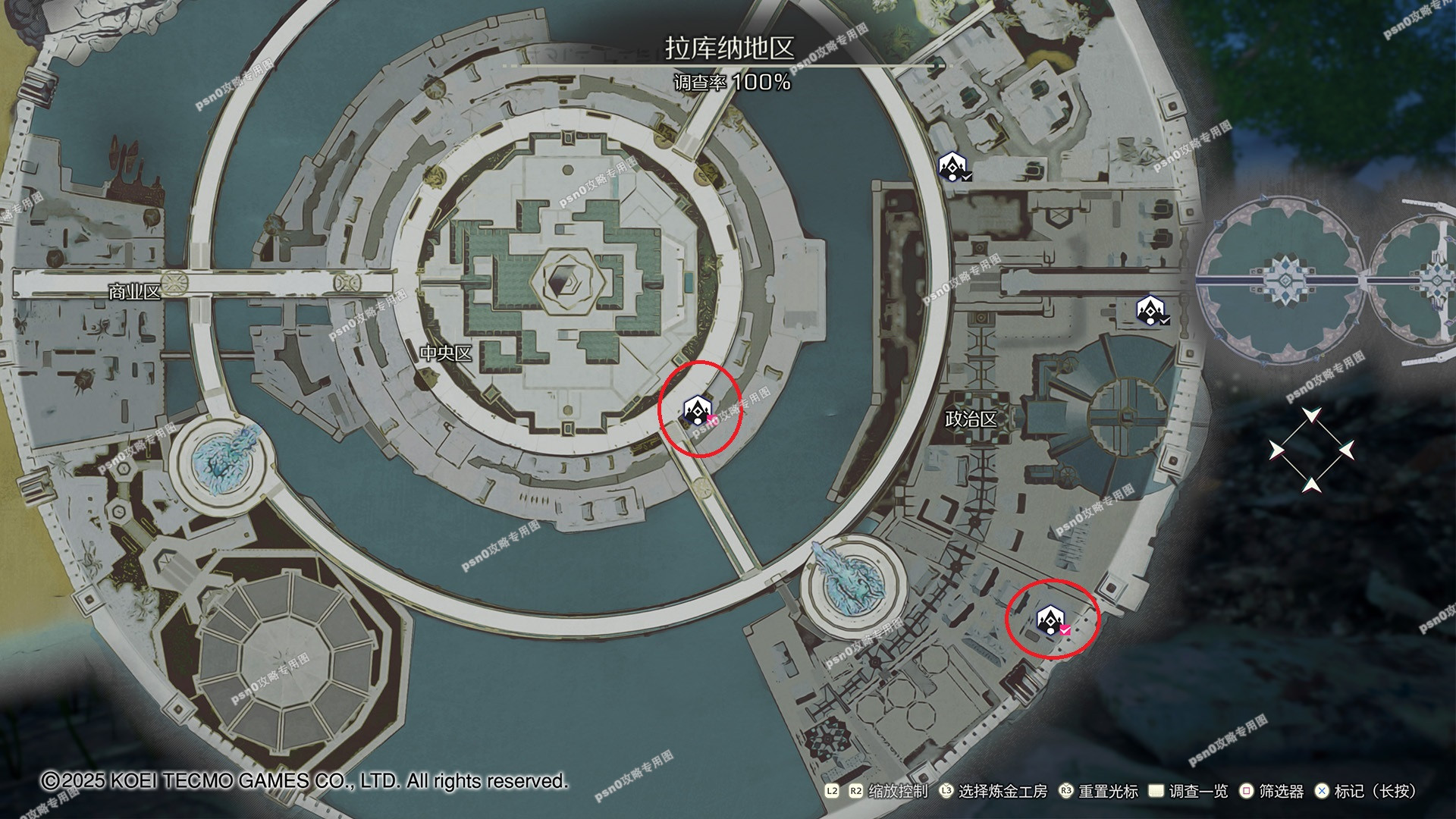The height and width of the screenshot is (819, 1456).
Task: Click the four-arrow map cursor
Action: click(1311, 450)
